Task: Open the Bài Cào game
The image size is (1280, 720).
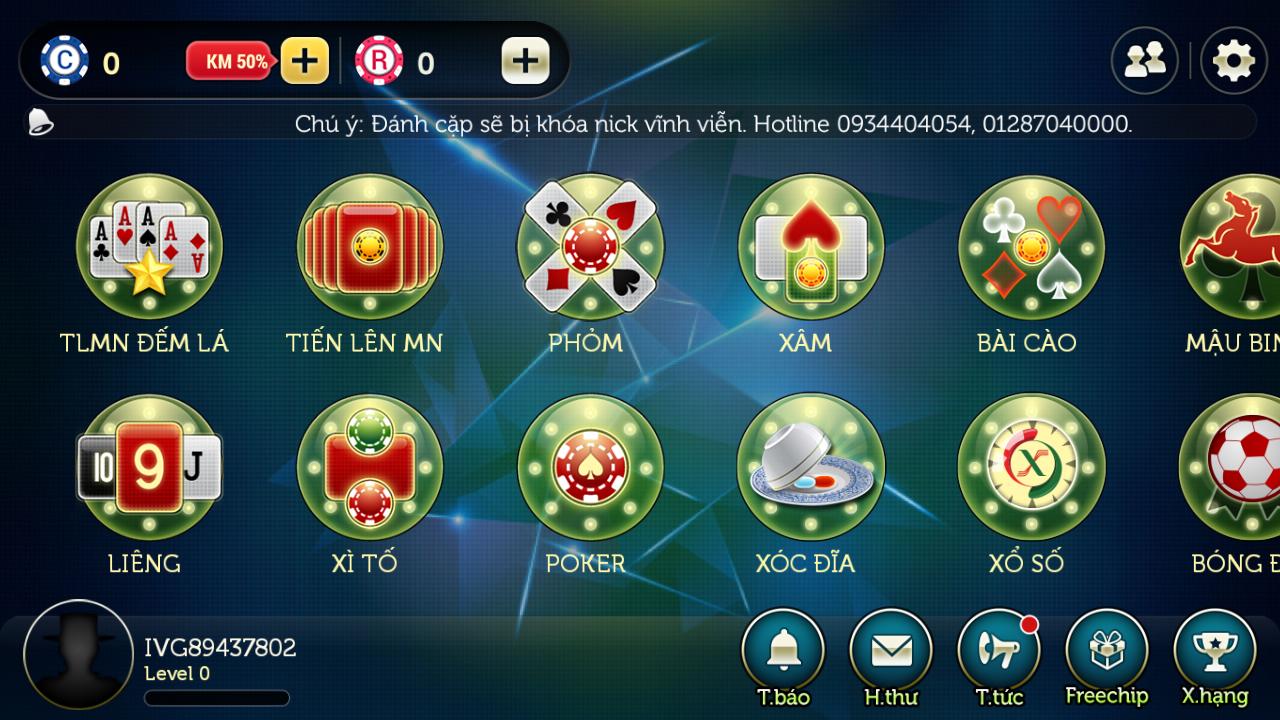Action: click(x=1031, y=247)
